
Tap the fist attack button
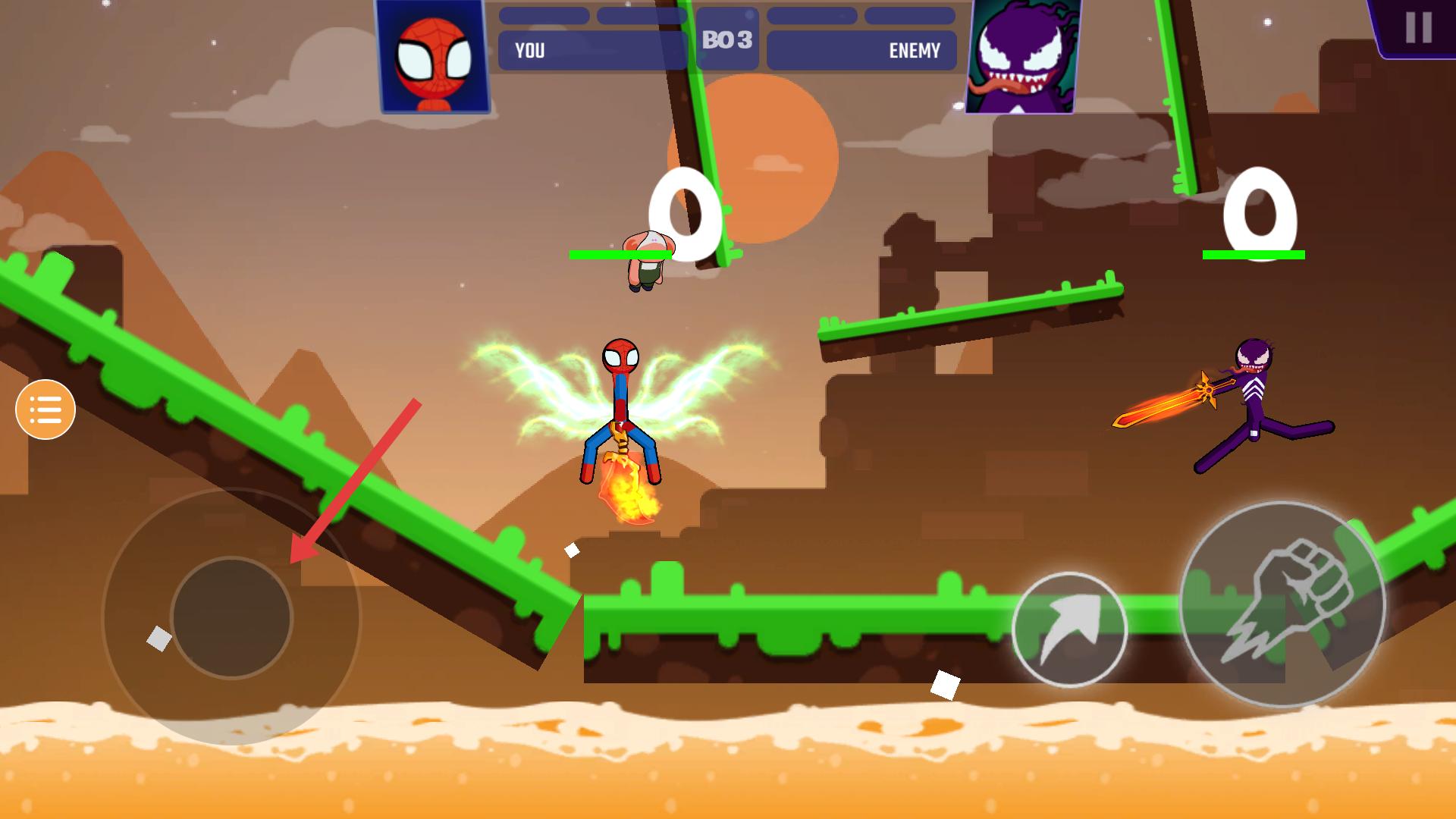[1282, 604]
